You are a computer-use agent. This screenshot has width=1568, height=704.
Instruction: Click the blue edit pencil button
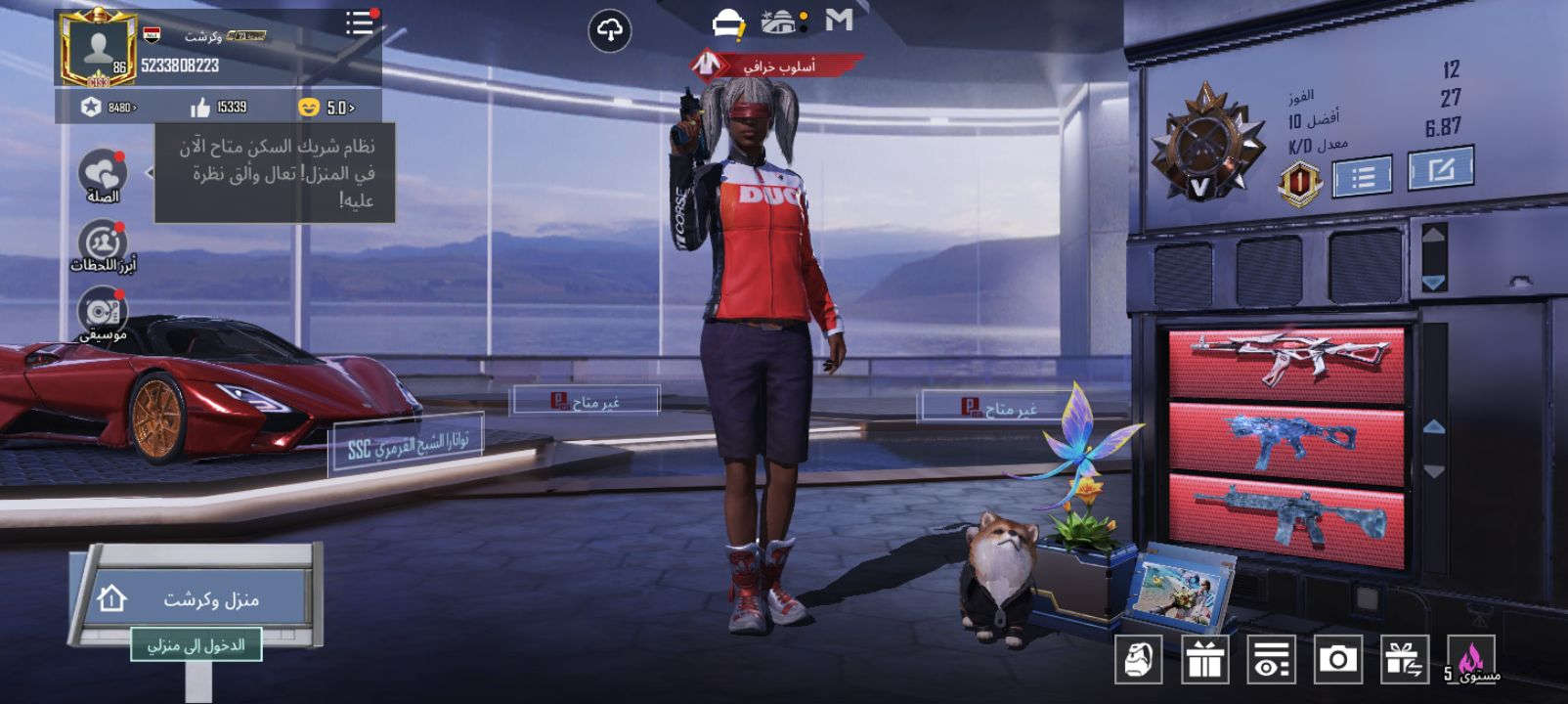click(x=1440, y=170)
